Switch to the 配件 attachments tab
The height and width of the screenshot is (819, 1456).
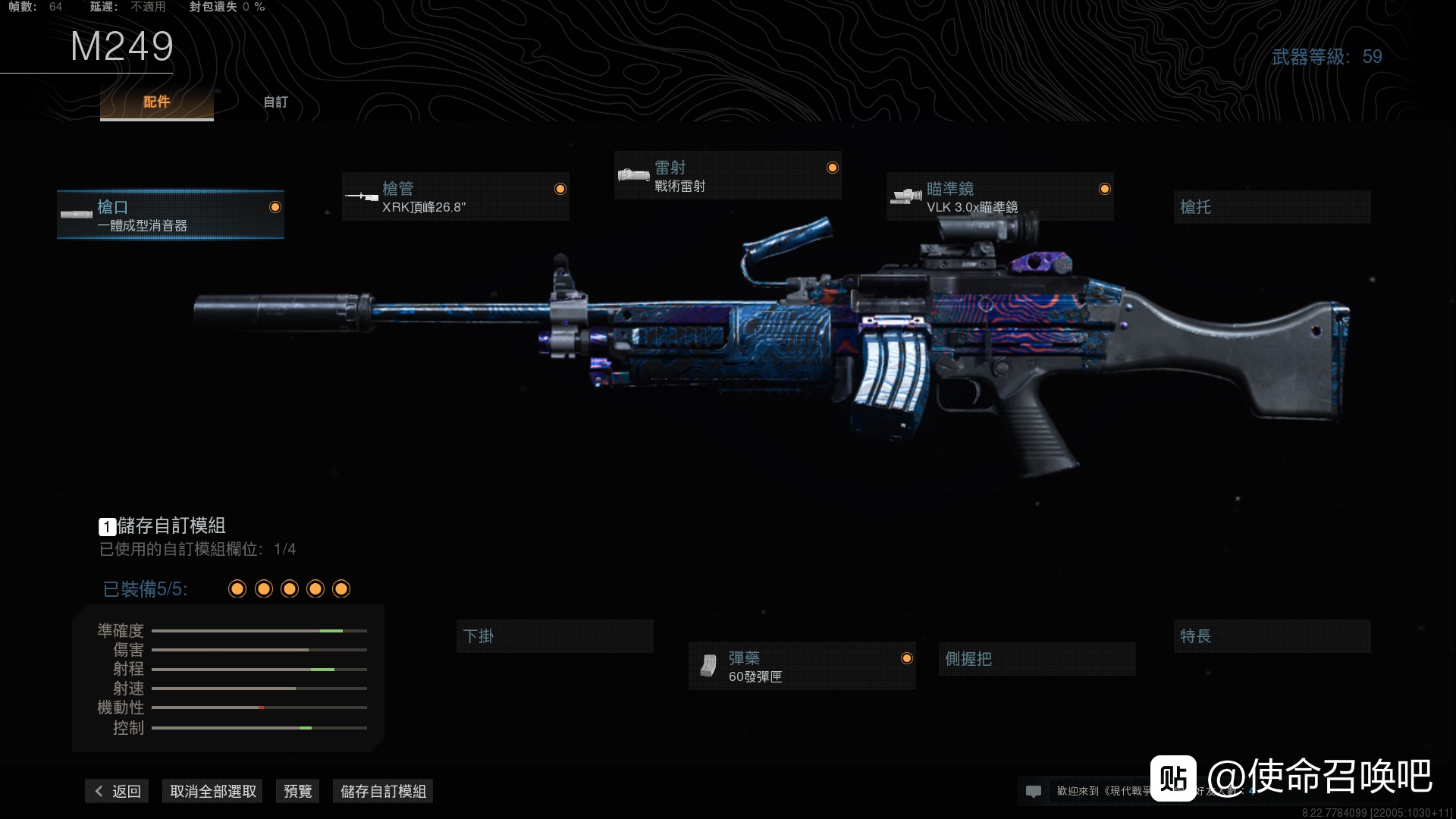click(x=156, y=102)
